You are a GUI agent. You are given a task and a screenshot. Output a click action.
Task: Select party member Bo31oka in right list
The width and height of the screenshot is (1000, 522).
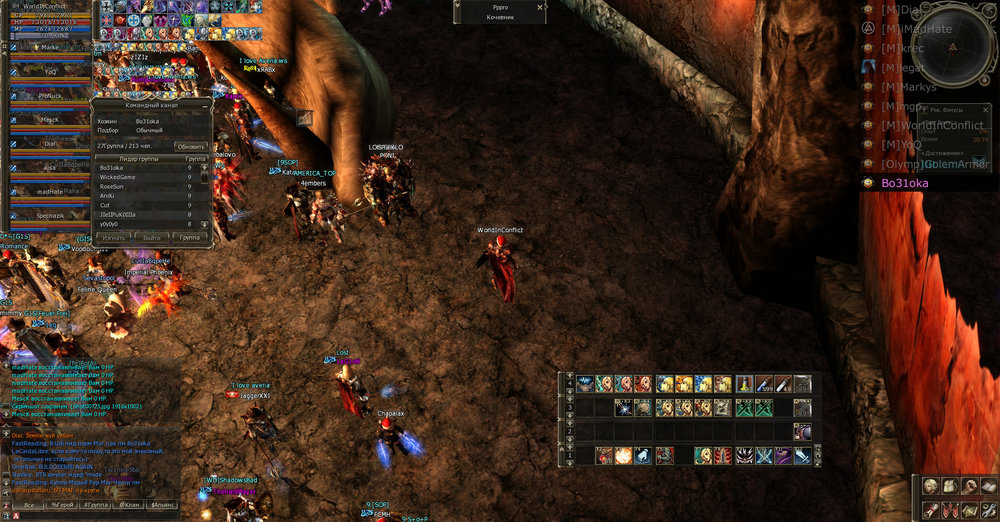click(905, 183)
